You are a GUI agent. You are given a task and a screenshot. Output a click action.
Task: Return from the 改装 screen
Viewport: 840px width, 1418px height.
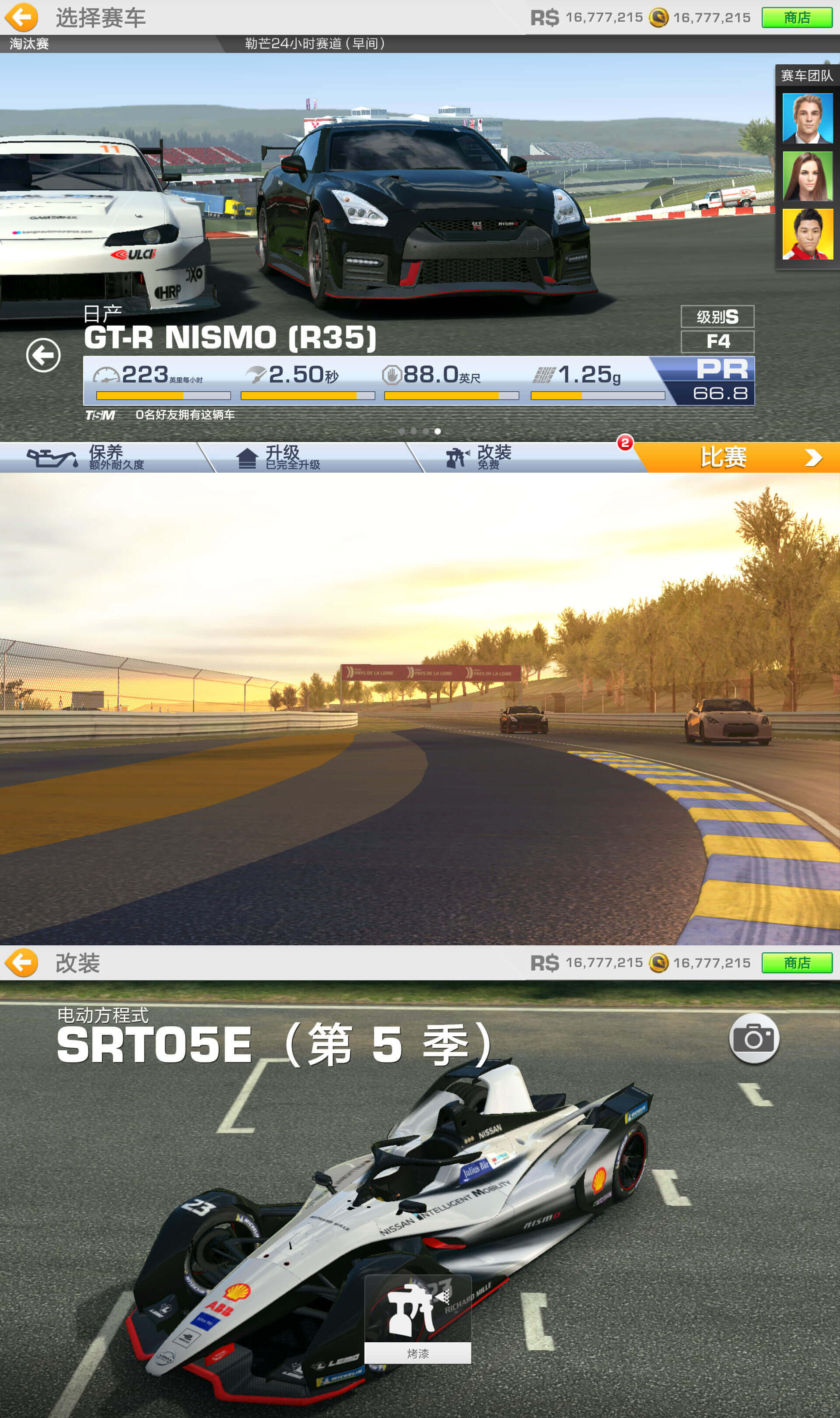tap(21, 963)
